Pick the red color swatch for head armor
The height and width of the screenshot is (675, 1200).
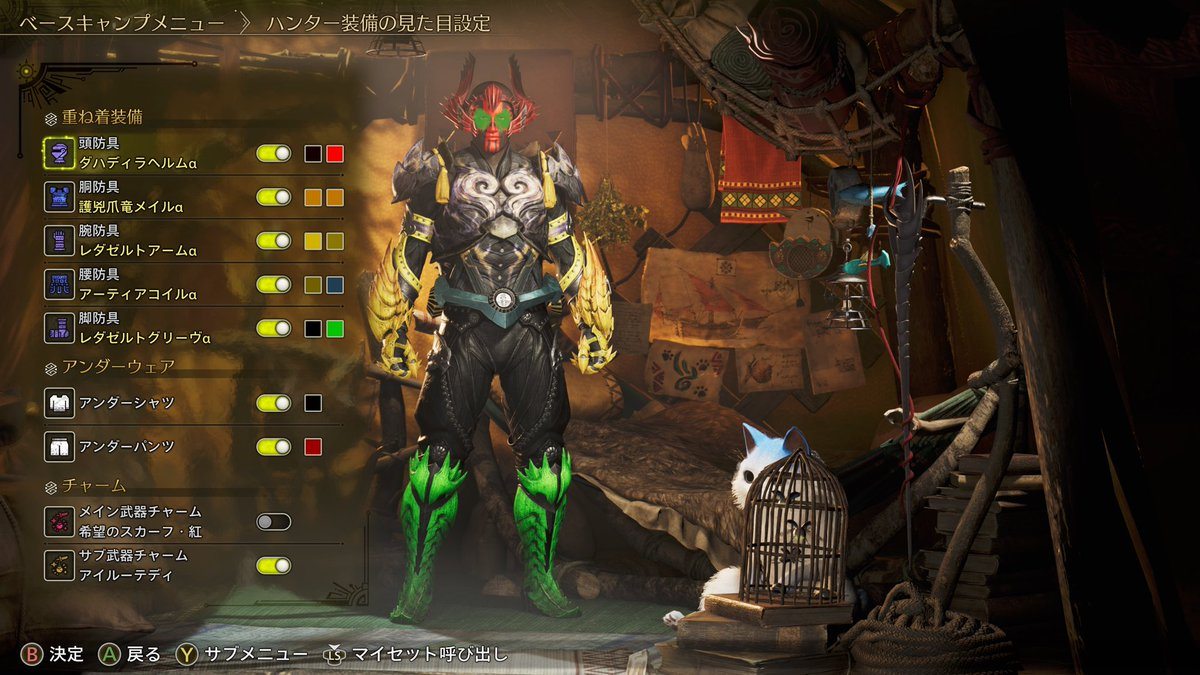335,153
